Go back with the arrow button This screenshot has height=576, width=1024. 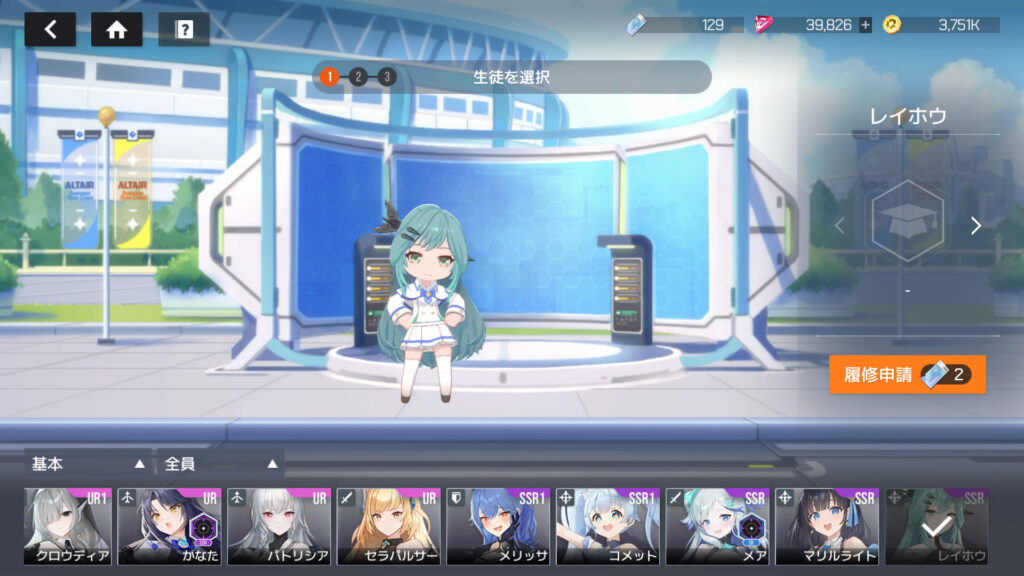click(x=50, y=30)
